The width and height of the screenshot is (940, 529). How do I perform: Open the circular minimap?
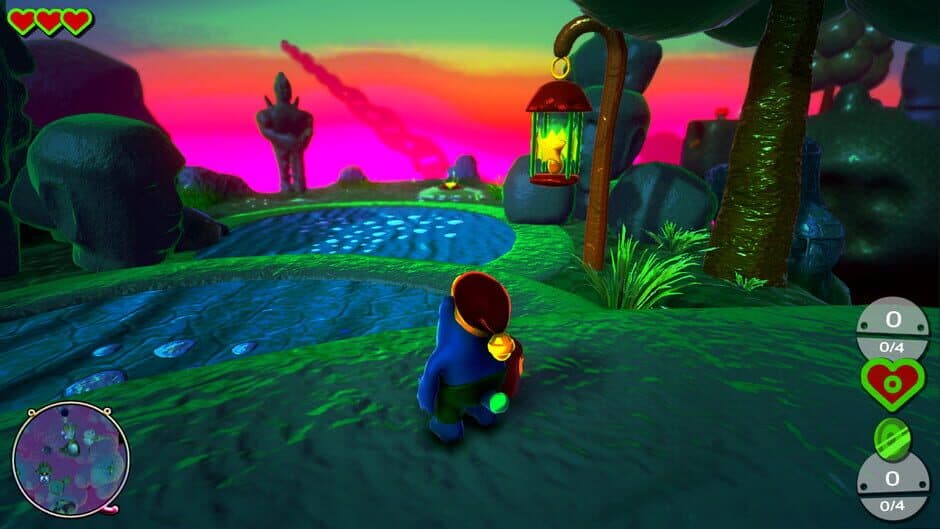70,459
